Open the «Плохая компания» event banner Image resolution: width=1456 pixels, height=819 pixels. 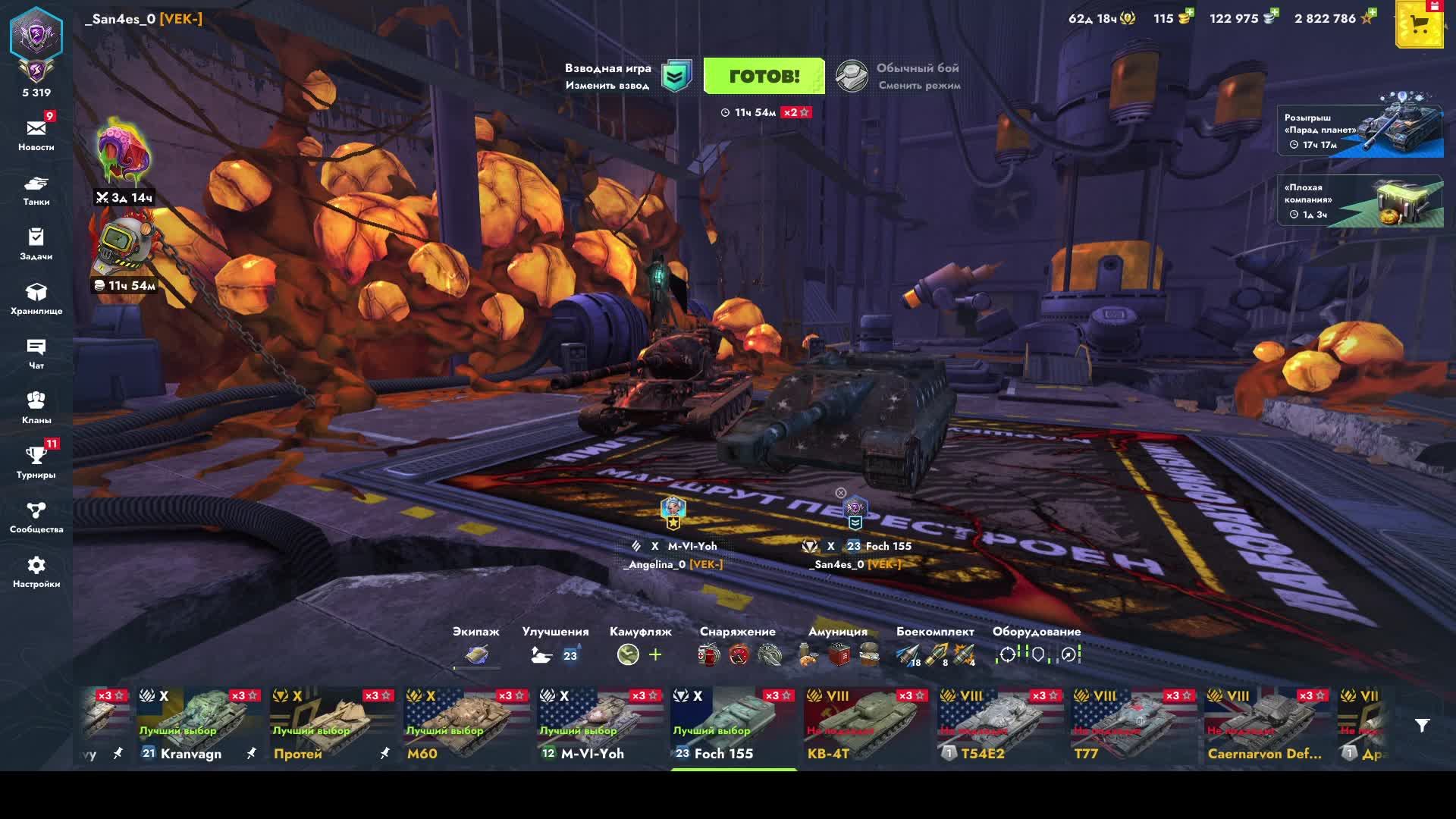pos(1360,201)
